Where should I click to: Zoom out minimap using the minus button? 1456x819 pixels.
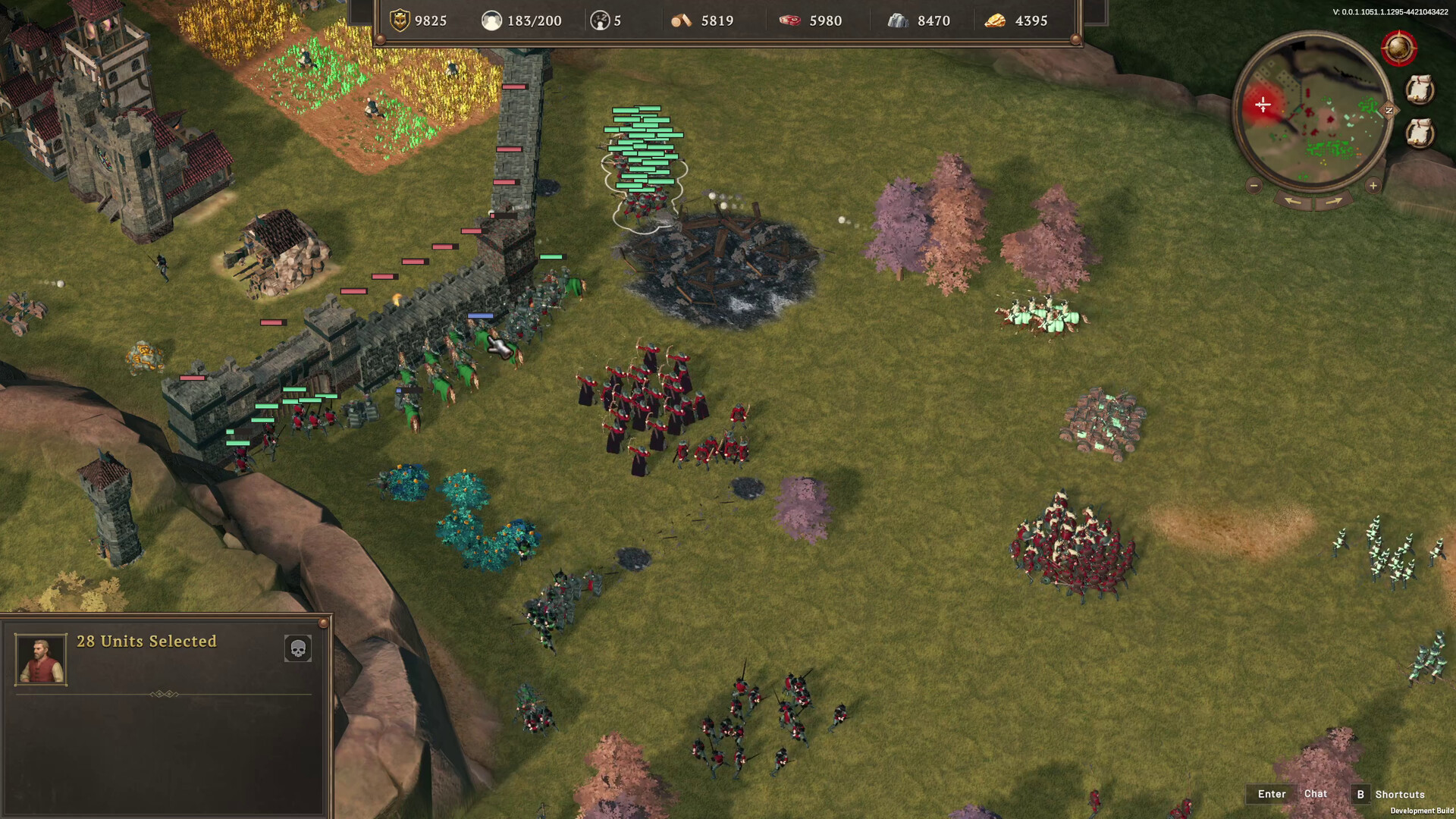click(x=1254, y=185)
